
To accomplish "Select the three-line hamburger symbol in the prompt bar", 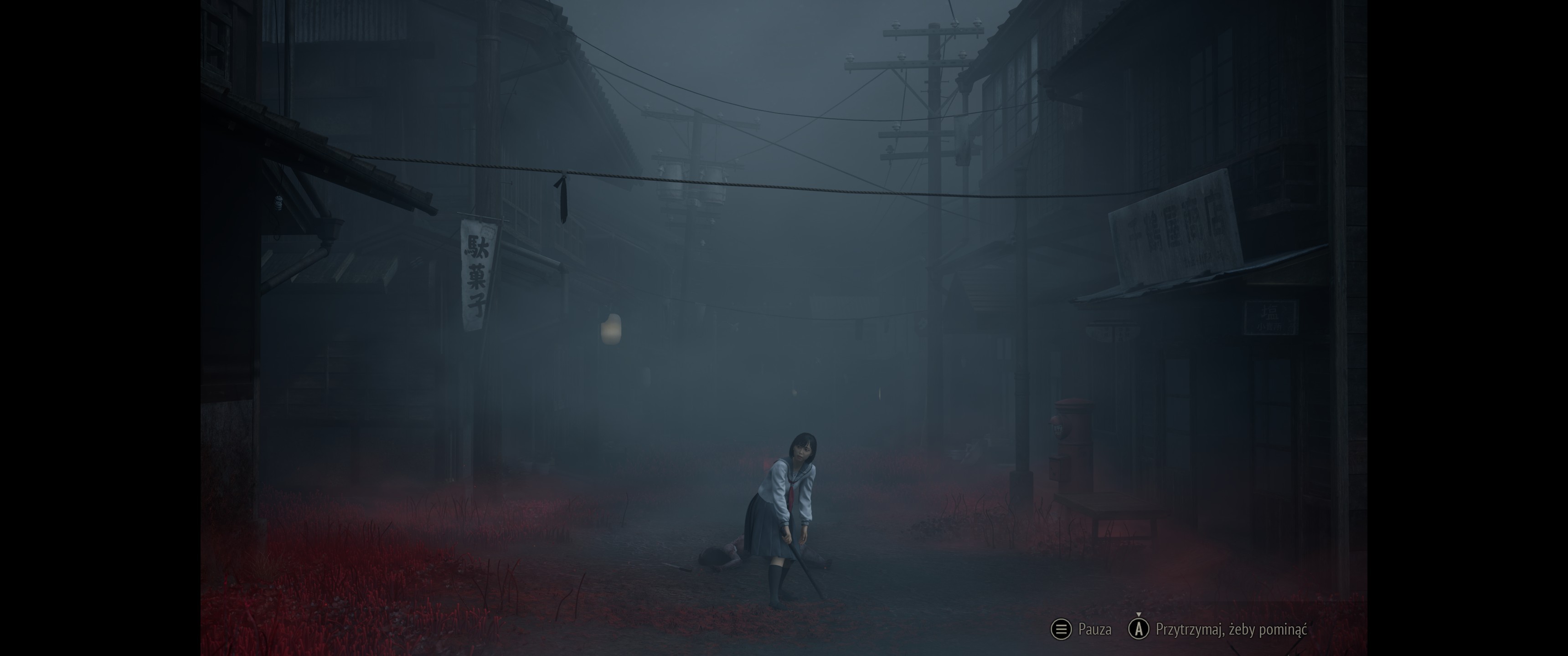I will [1062, 630].
